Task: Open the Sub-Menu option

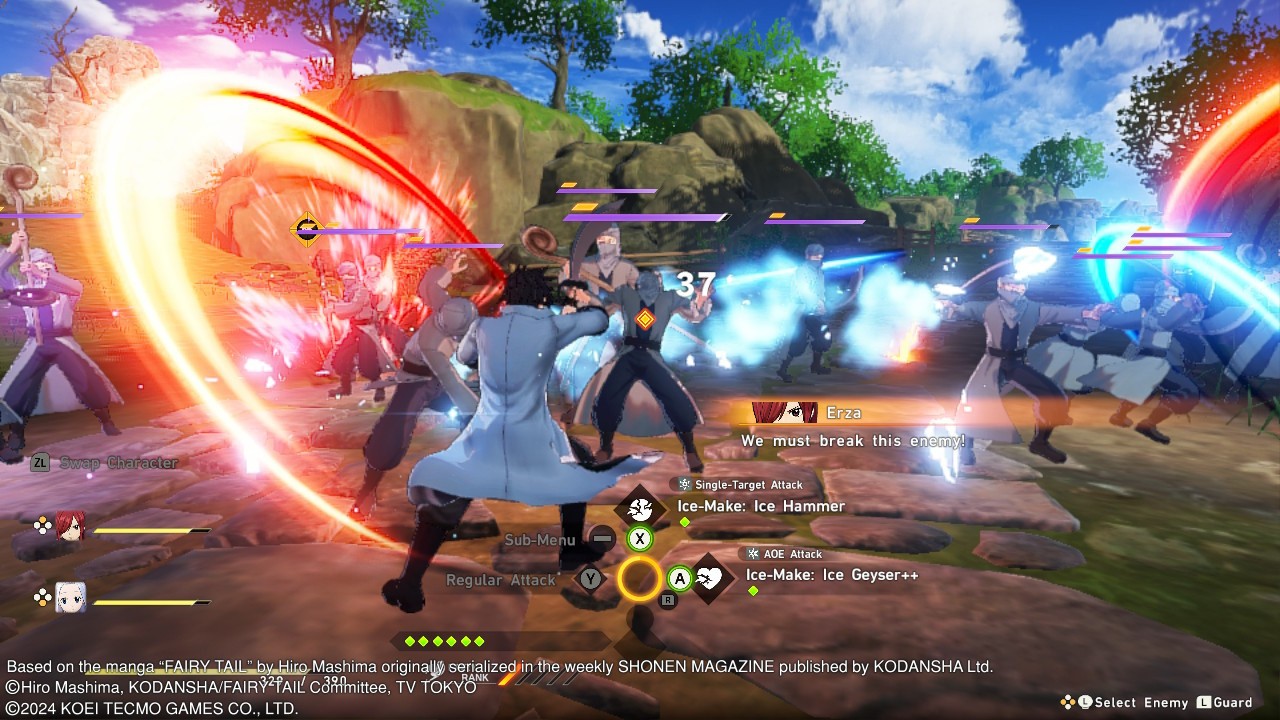Action: [540, 540]
